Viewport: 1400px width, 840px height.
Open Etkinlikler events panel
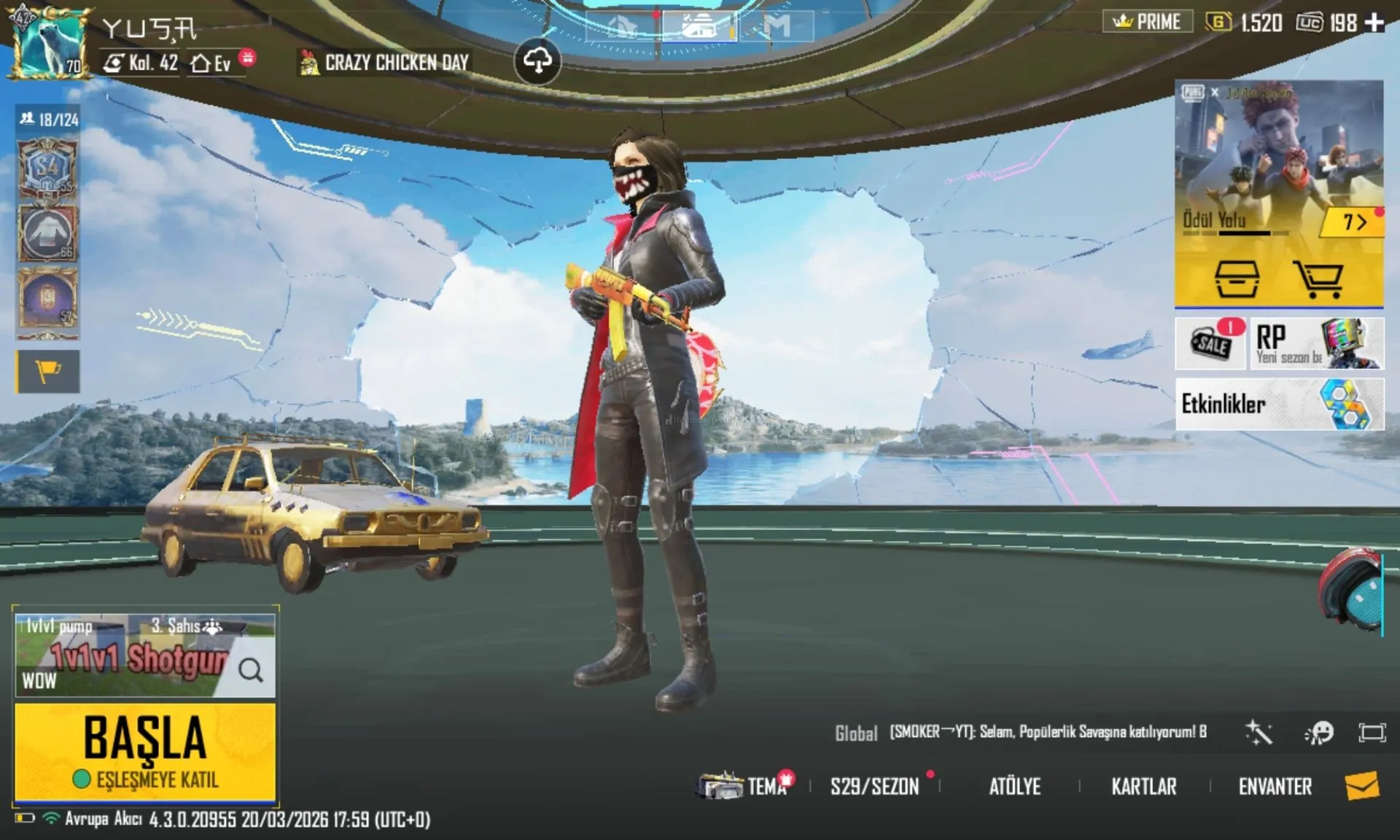(1279, 404)
